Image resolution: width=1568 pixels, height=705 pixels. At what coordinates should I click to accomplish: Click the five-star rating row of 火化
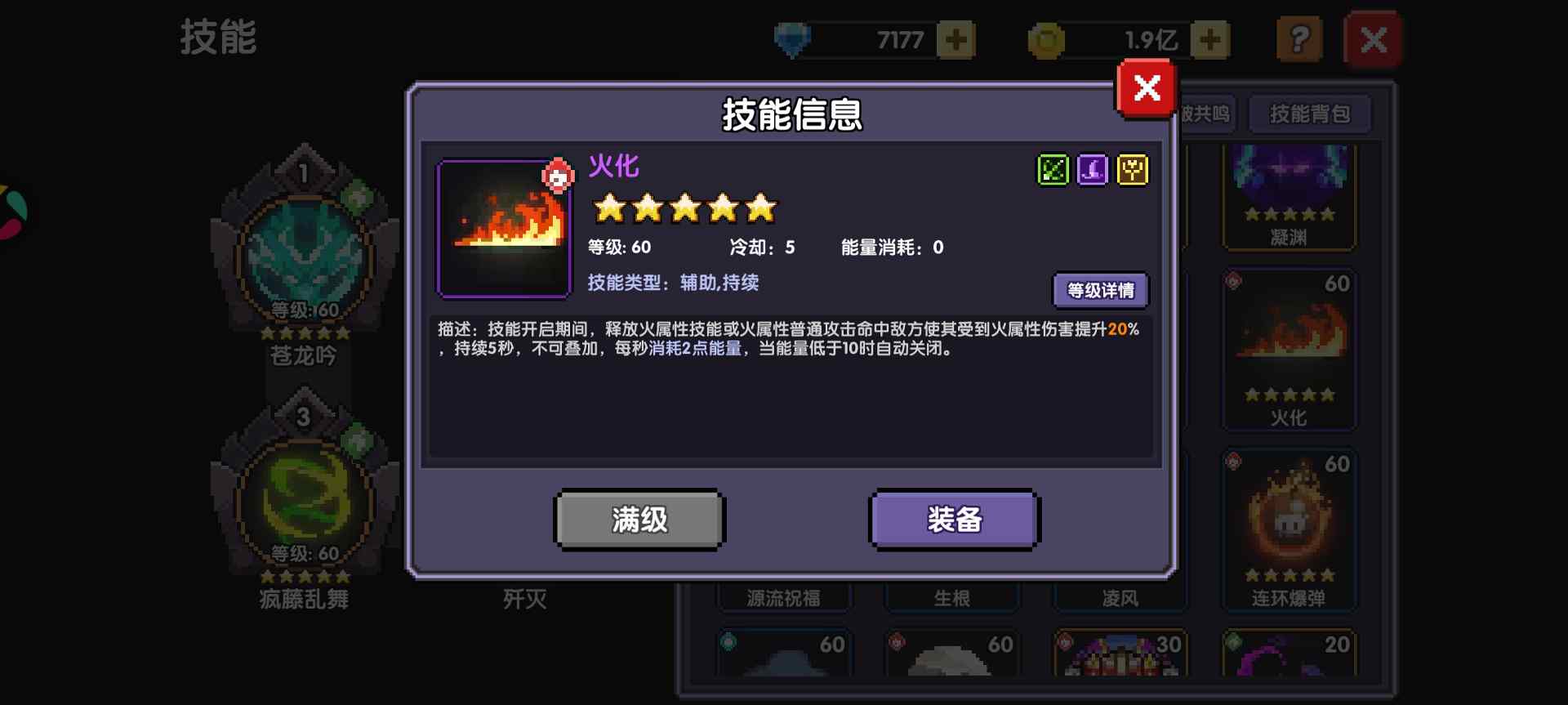click(684, 209)
